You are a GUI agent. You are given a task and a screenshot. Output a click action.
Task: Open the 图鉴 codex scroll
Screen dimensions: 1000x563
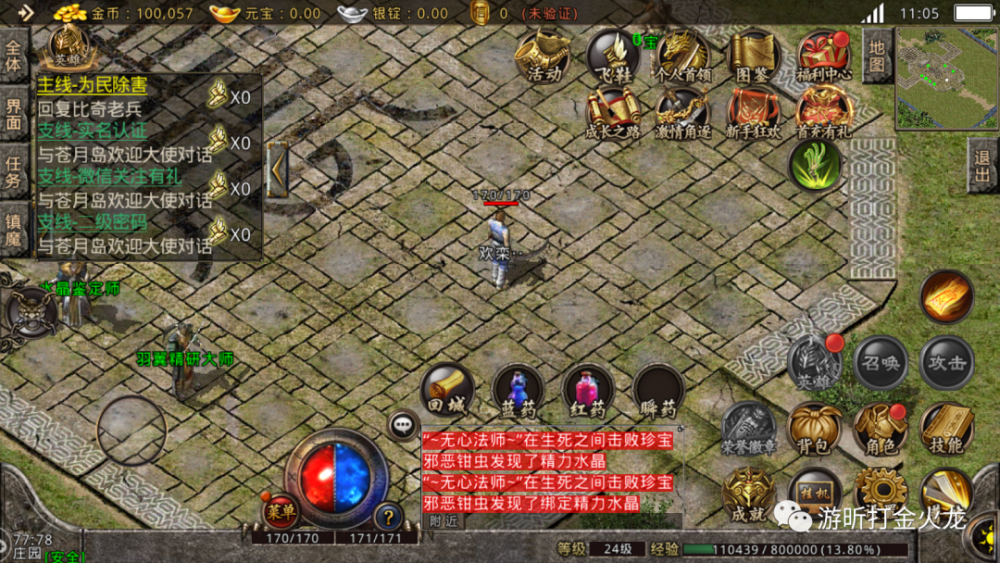752,55
